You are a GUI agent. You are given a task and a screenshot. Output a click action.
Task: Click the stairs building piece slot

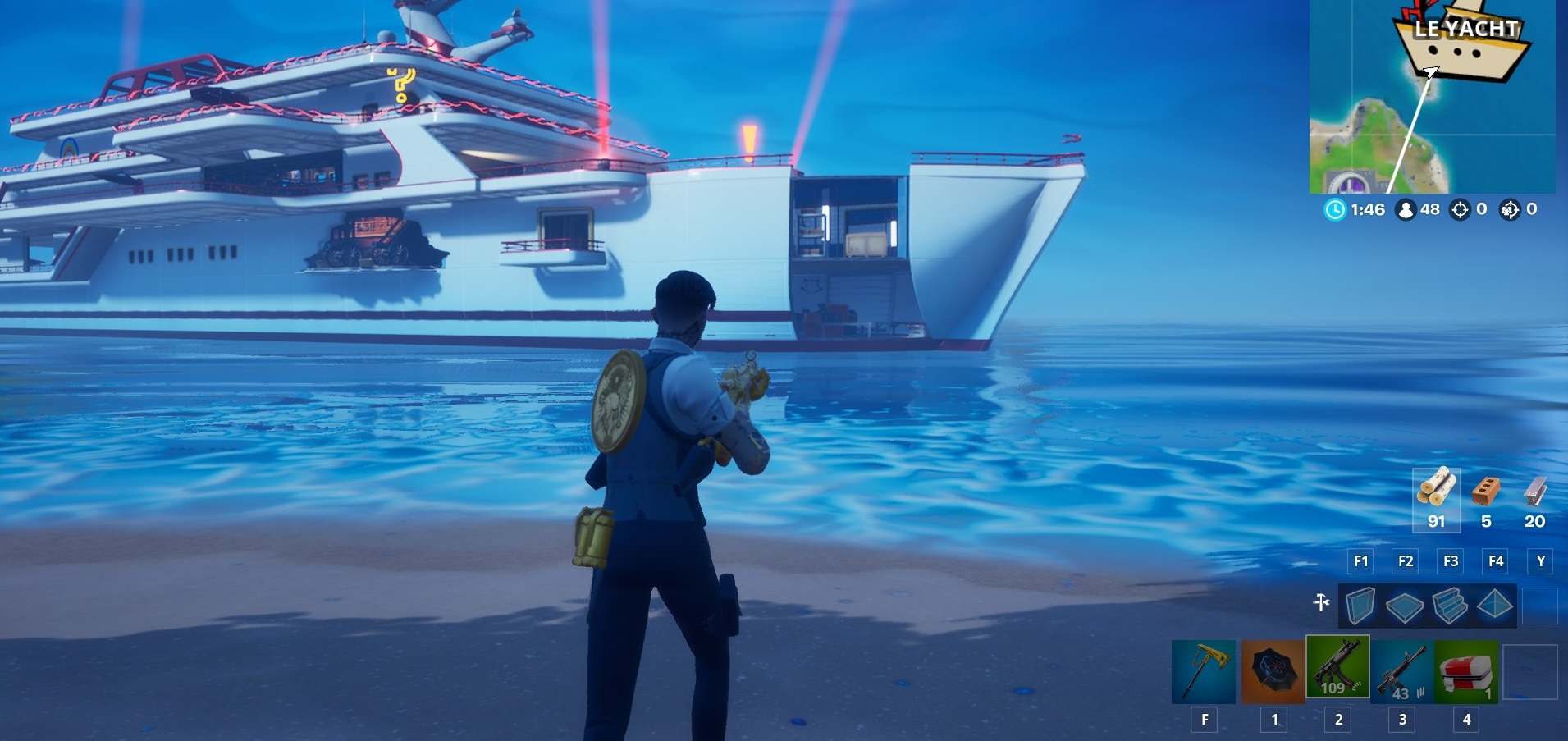click(x=1449, y=605)
